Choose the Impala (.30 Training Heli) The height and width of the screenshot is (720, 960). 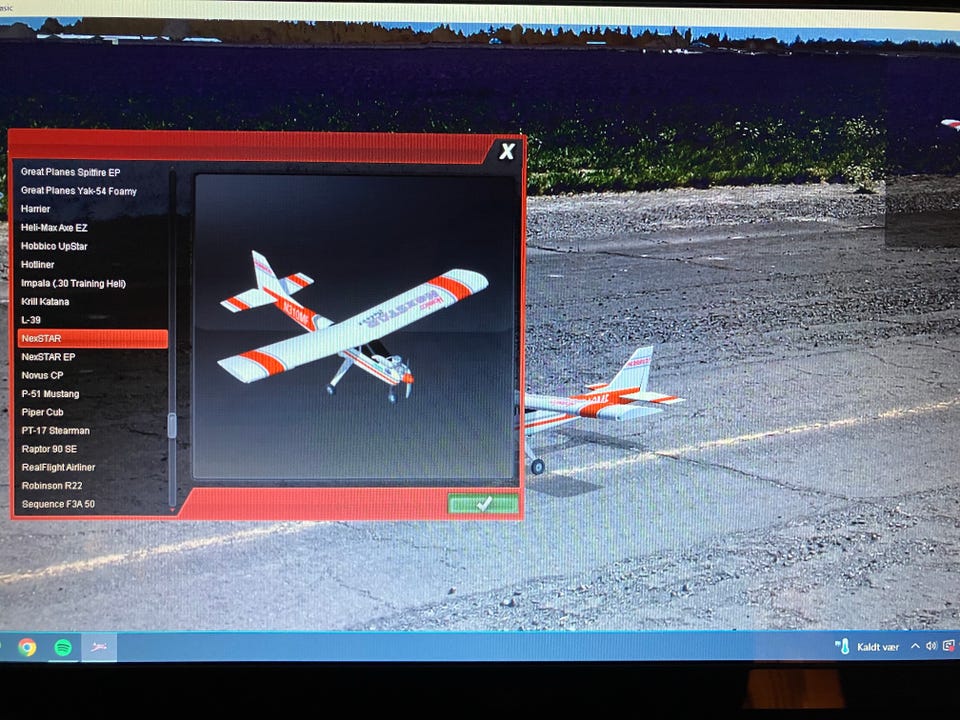73,283
